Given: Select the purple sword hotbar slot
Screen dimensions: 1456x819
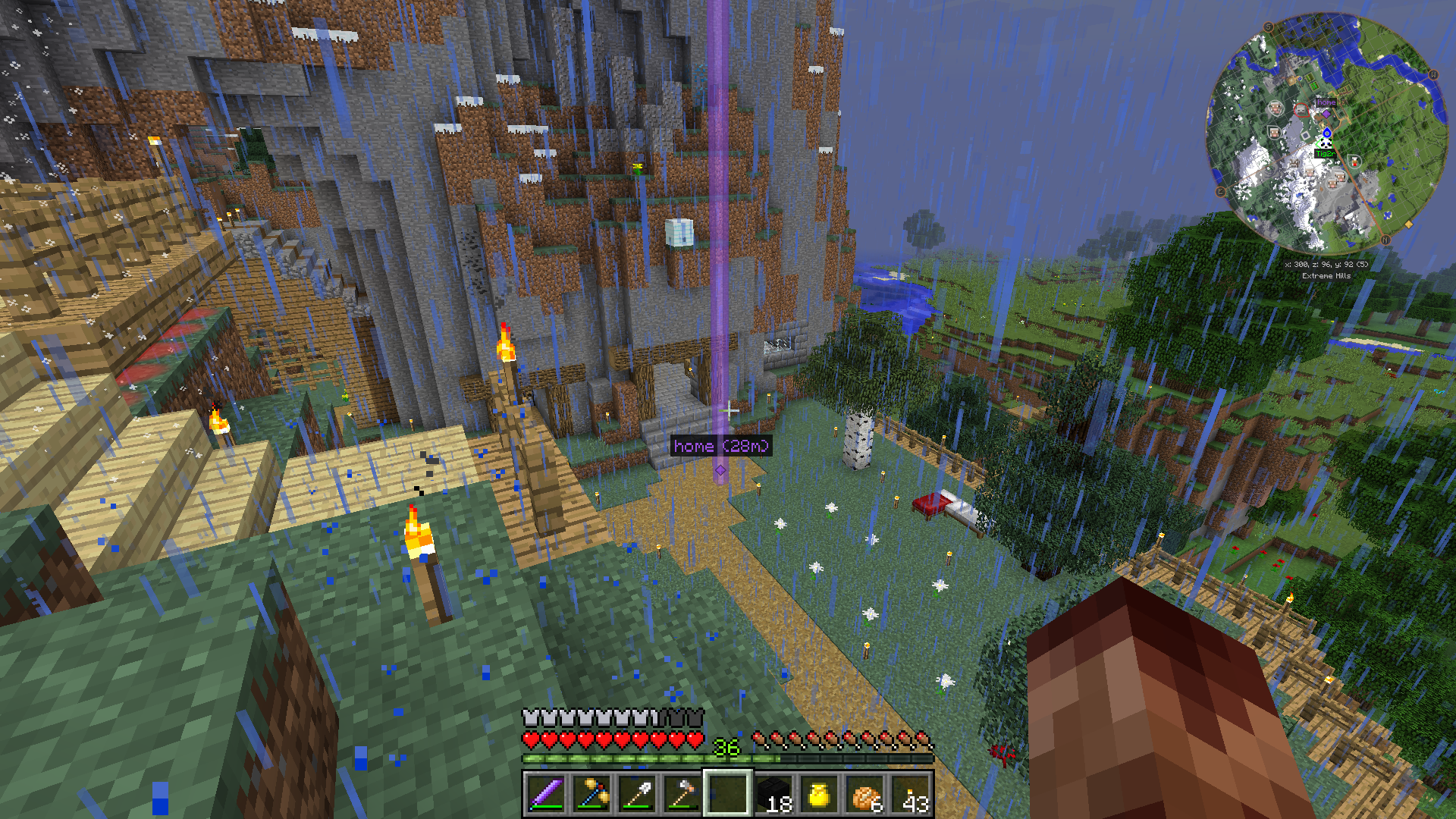Looking at the screenshot, I should [546, 794].
